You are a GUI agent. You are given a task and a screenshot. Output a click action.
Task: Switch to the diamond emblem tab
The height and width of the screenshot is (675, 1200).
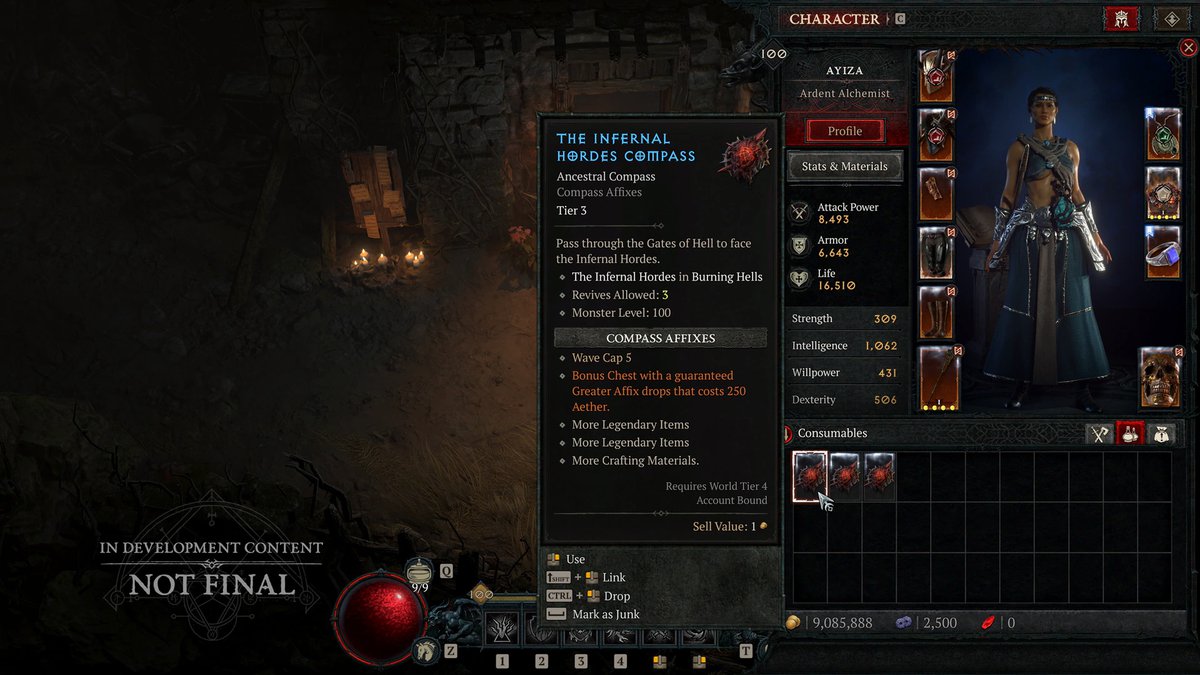tap(1170, 18)
